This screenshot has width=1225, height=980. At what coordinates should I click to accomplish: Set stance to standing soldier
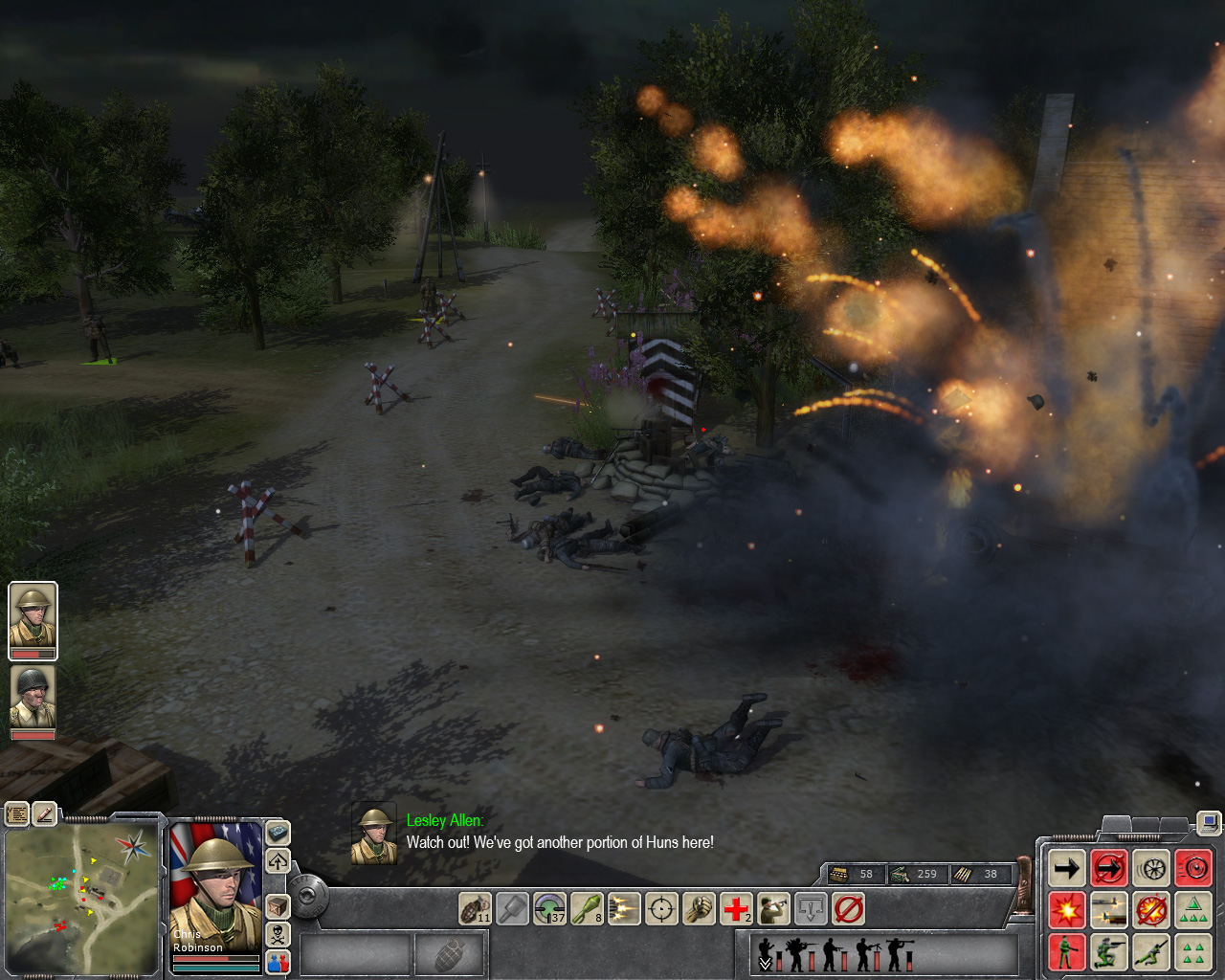tap(1066, 952)
